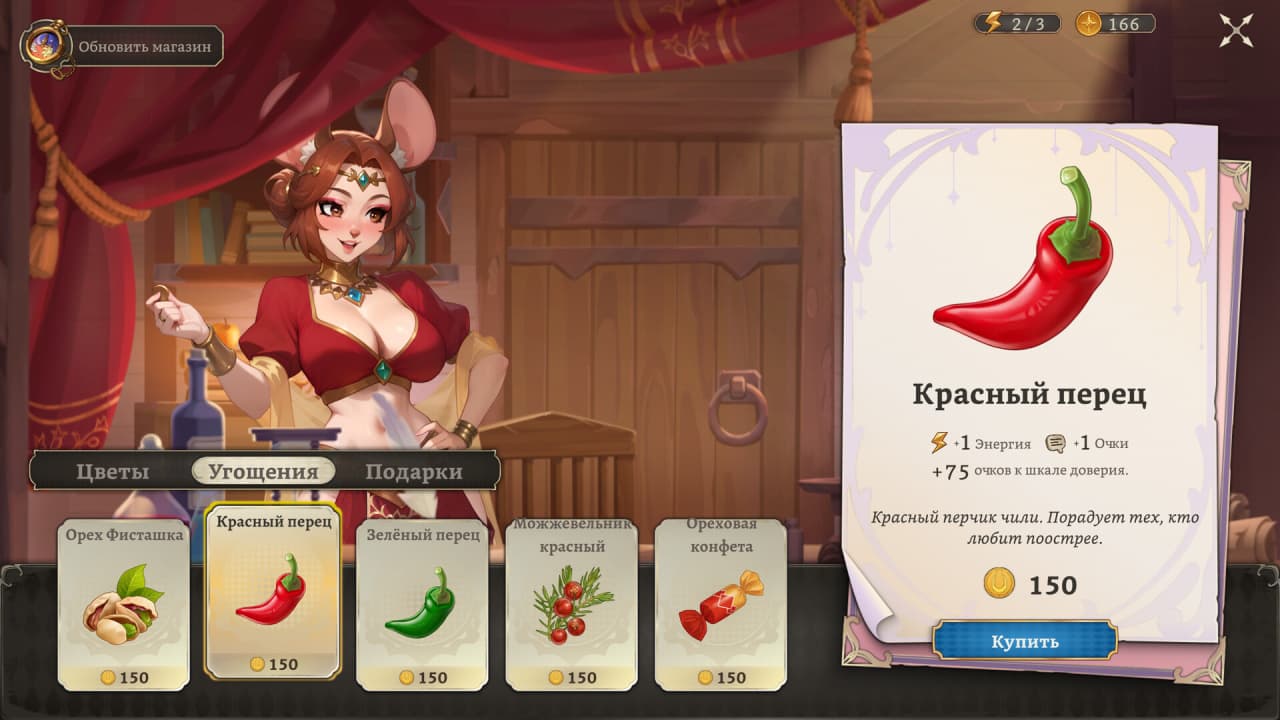Close the shop with the crossed-arrows icon
Screen dimensions: 1280x720
(1236, 30)
